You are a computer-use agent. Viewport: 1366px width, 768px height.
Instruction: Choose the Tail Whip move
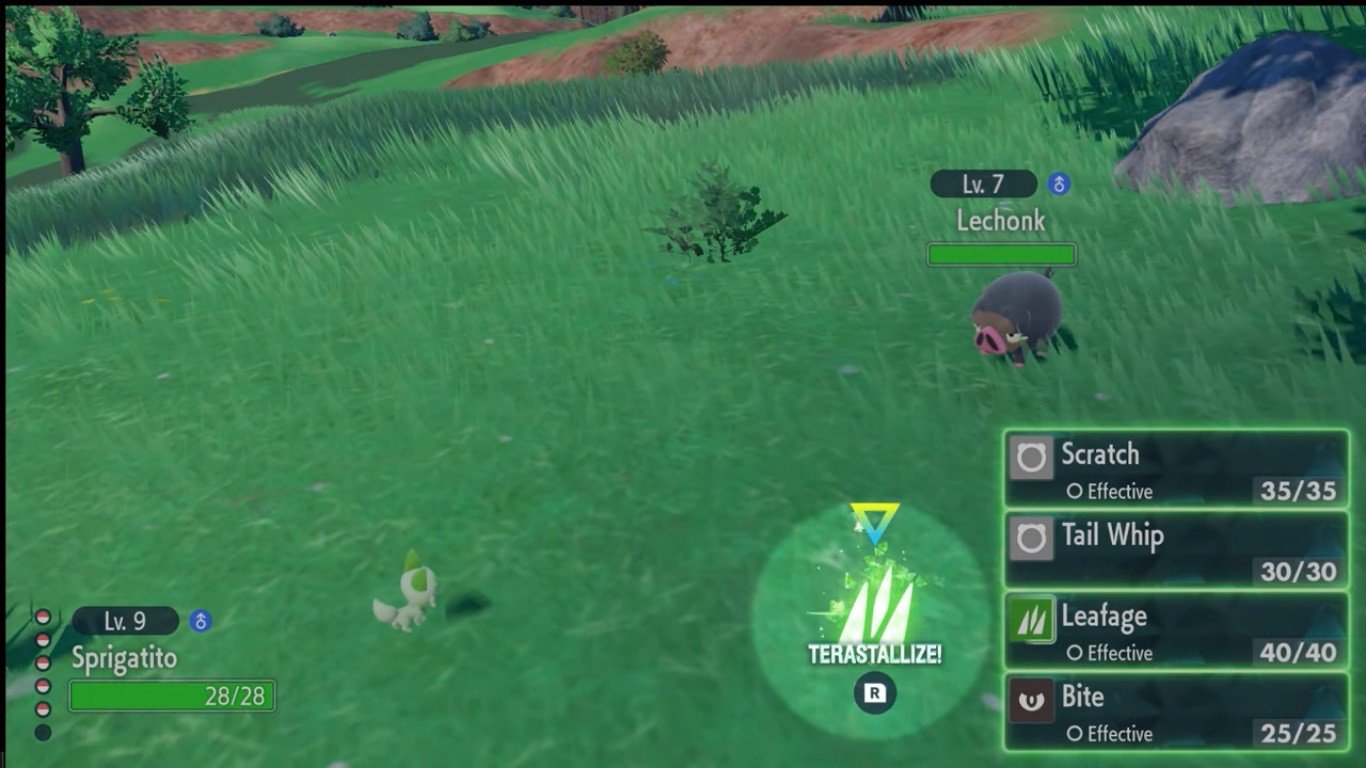[1176, 550]
